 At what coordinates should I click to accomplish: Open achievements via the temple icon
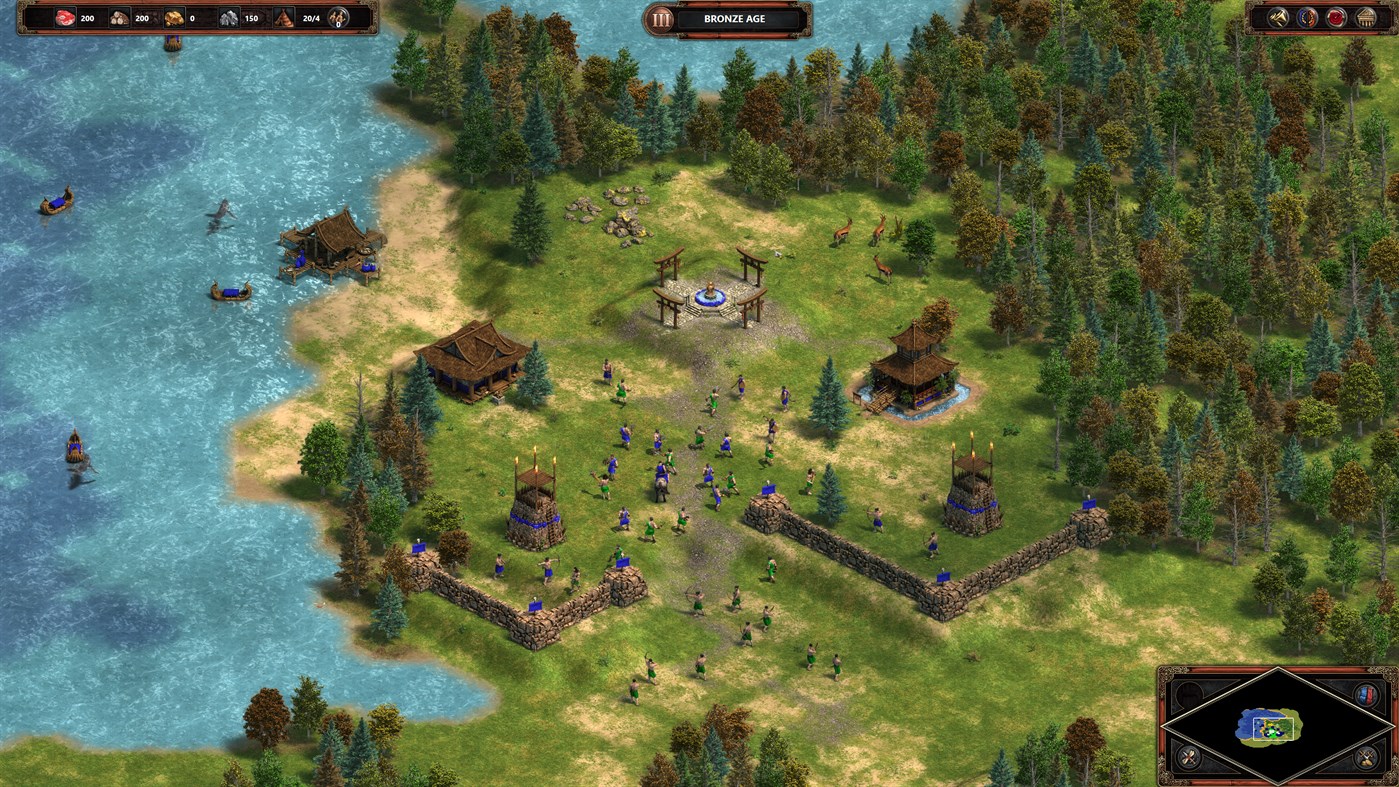[x=1367, y=17]
